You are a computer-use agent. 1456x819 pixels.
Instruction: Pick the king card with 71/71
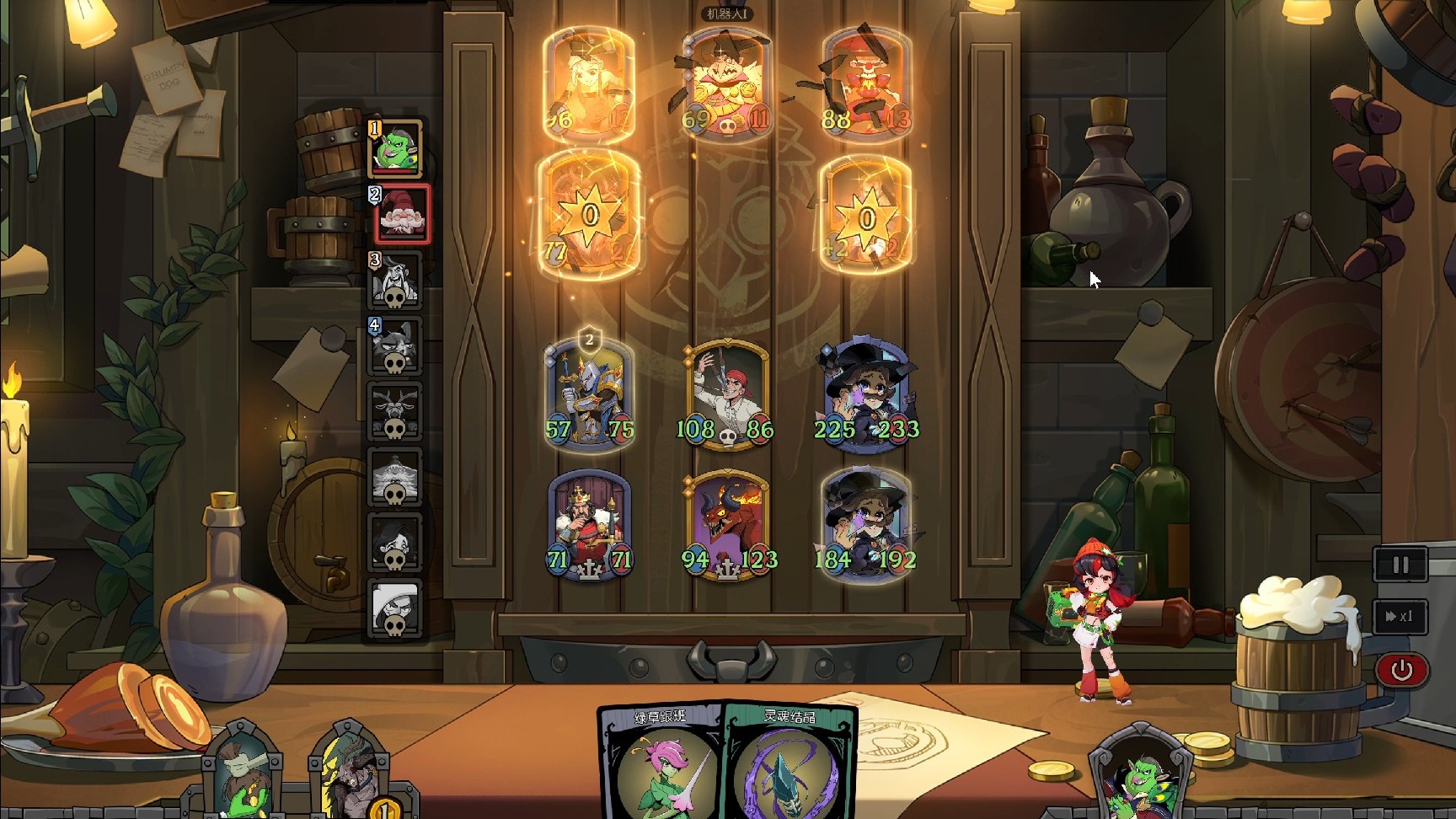coord(589,524)
